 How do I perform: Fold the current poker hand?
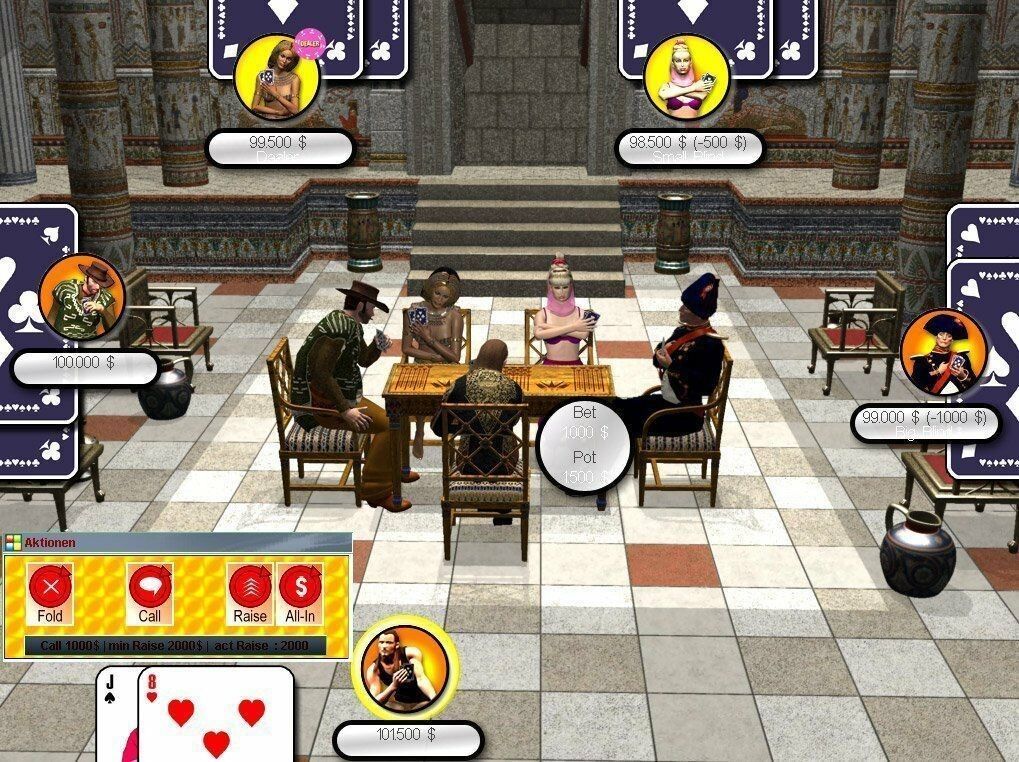coord(50,591)
